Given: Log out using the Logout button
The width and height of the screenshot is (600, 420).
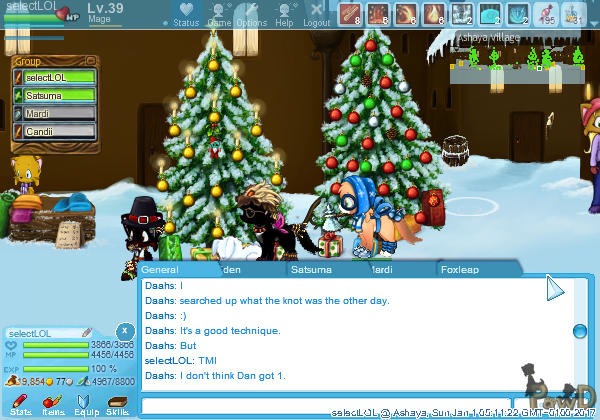Looking at the screenshot, I should (317, 14).
